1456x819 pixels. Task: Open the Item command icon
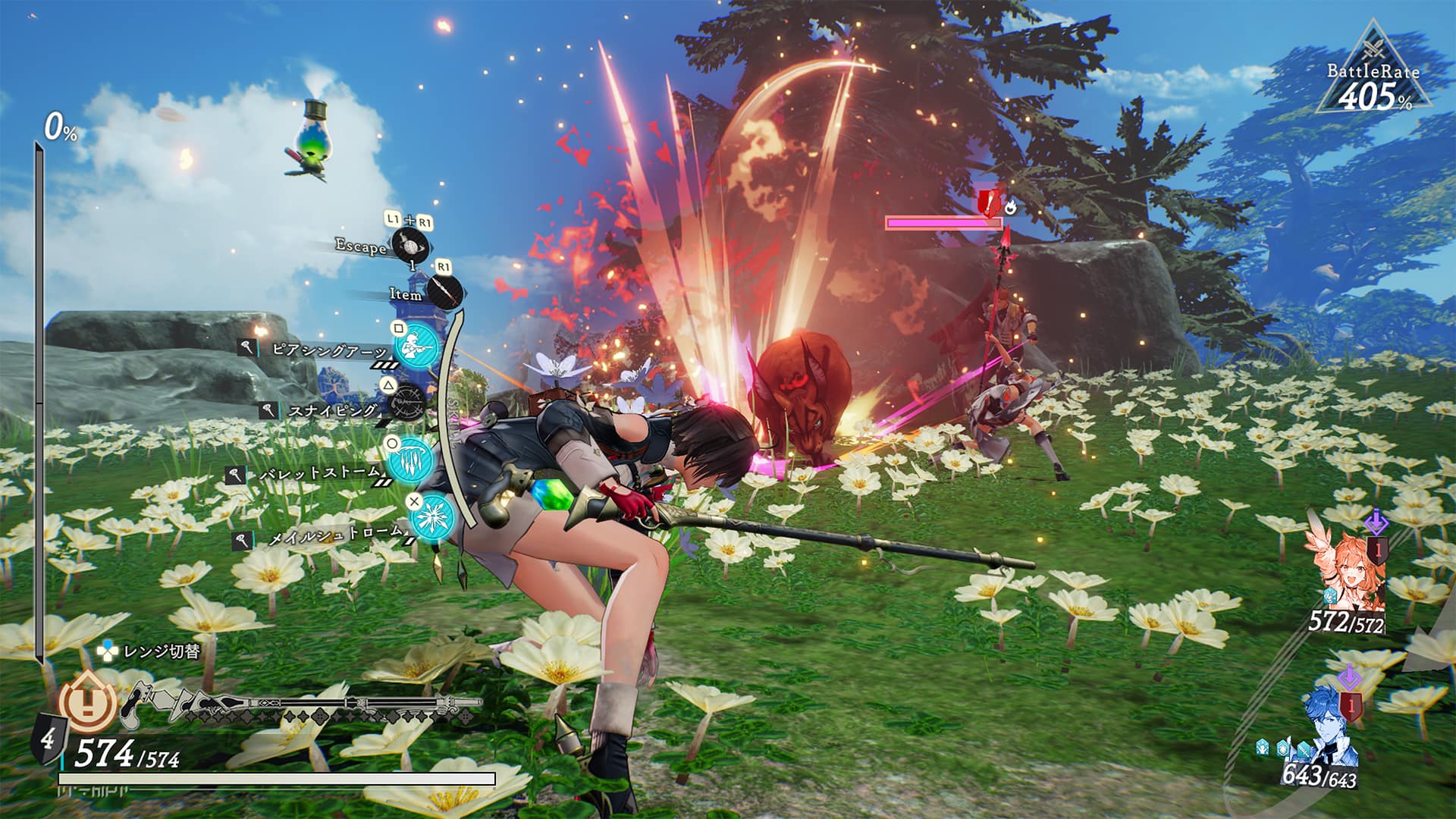[444, 291]
